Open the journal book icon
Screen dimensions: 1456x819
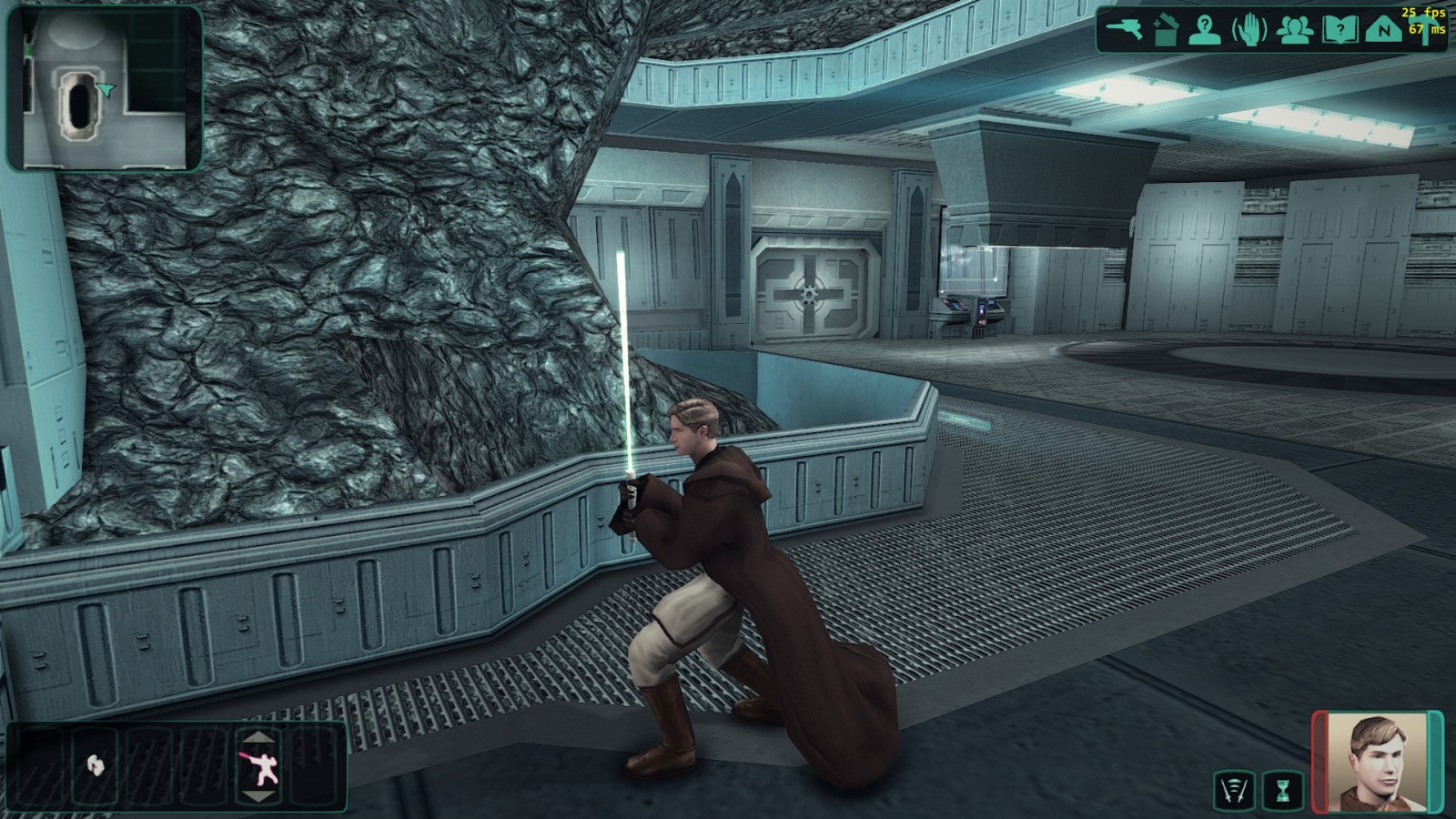1340,30
